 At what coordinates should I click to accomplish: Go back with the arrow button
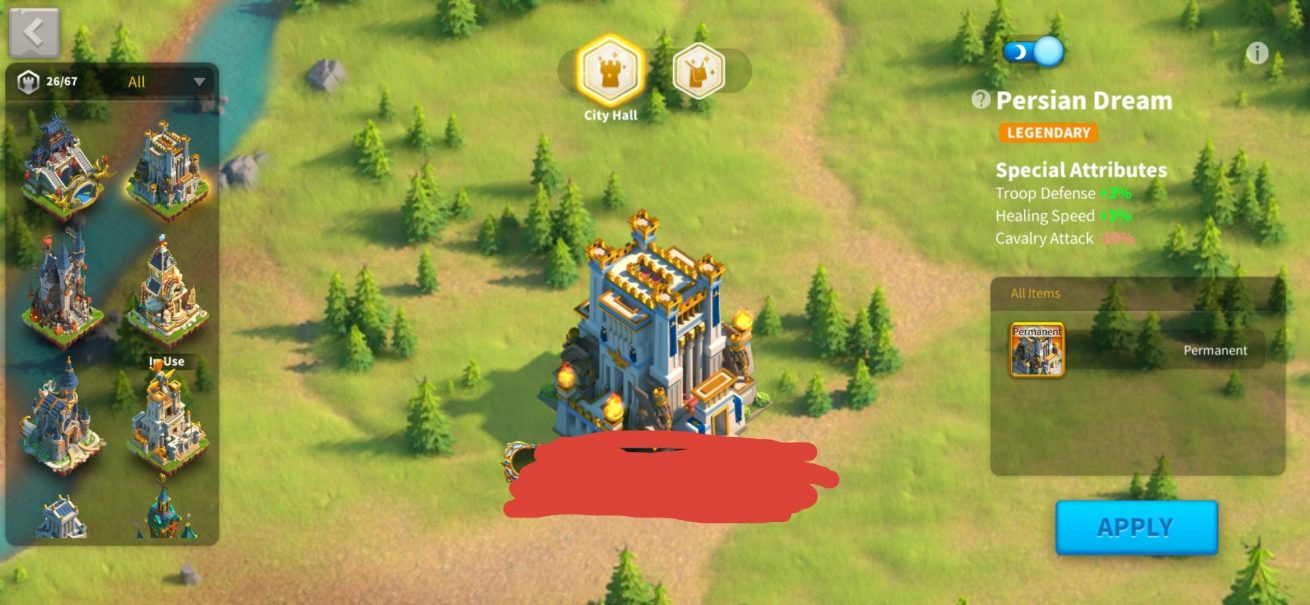pos(34,33)
